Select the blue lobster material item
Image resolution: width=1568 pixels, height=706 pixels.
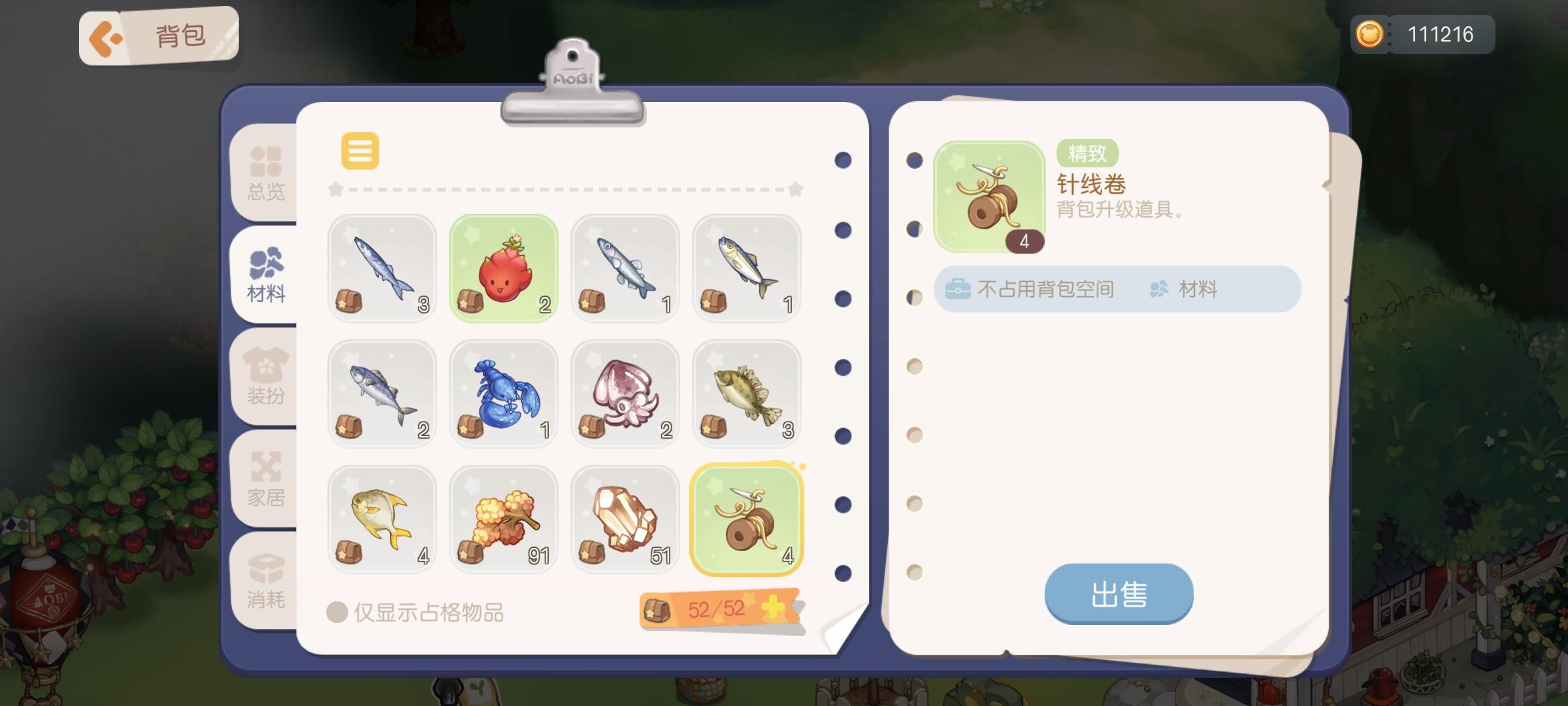503,394
